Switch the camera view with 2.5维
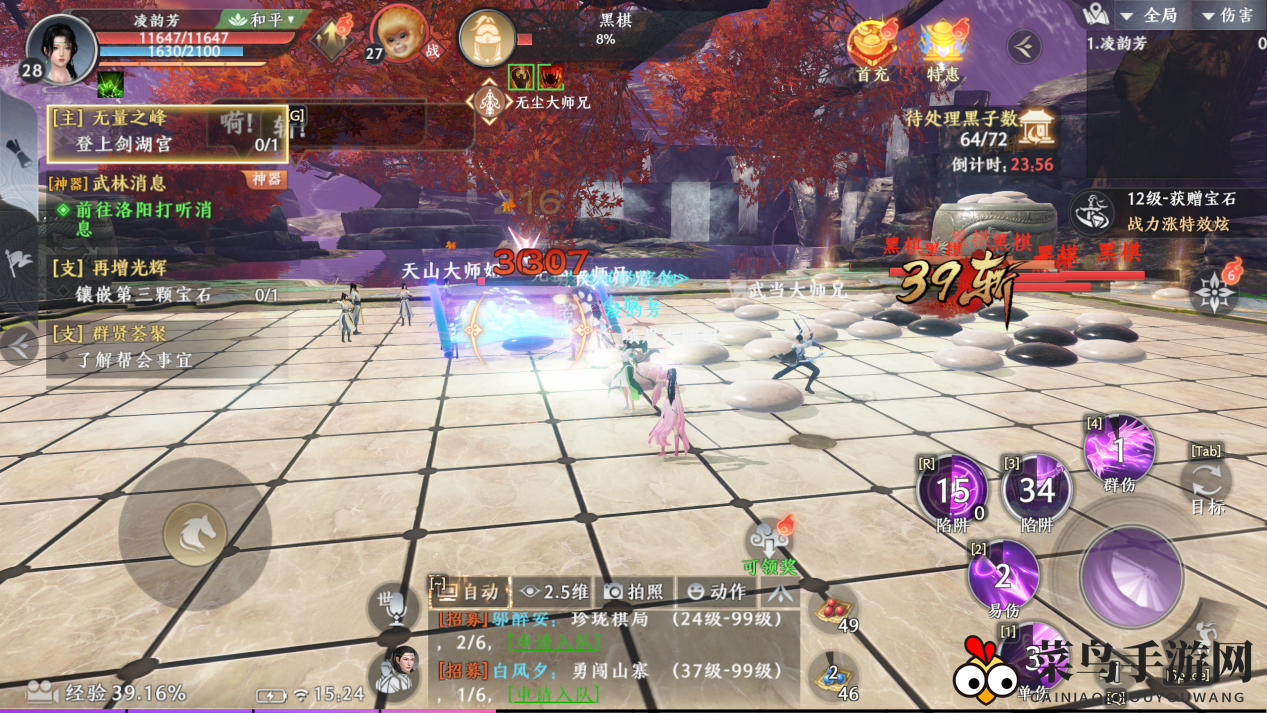Screen dimensions: 1267x713 [554, 592]
